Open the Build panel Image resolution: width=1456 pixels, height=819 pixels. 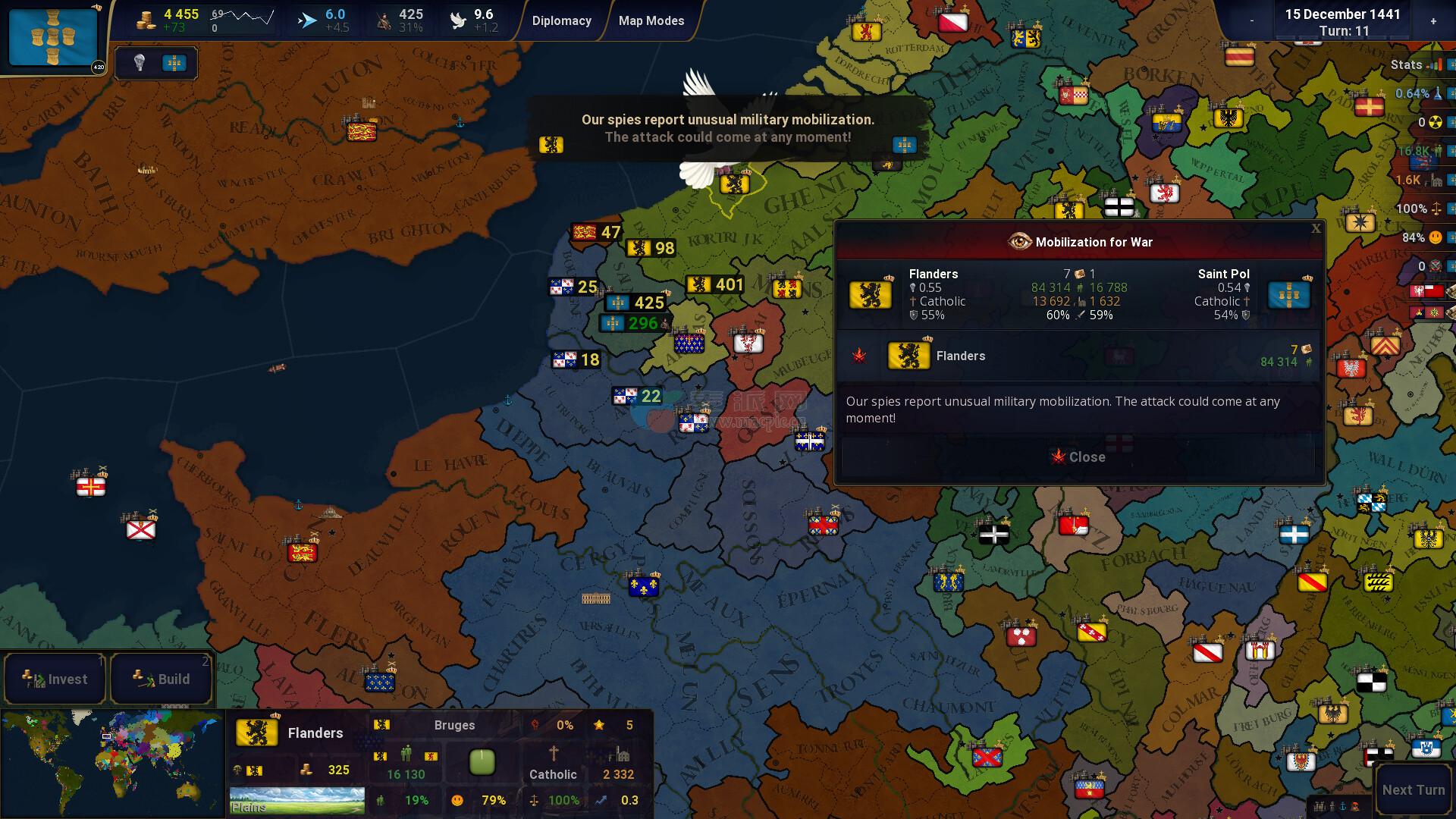point(161,679)
